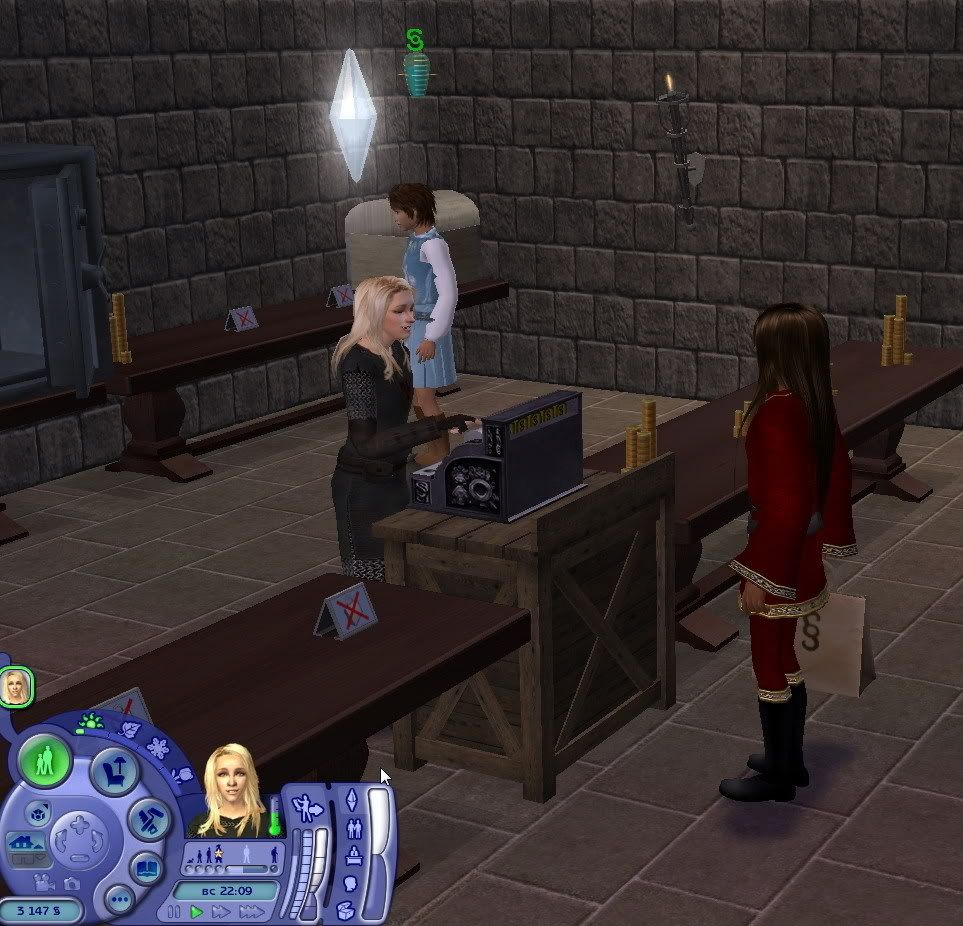This screenshot has width=963, height=926.
Task: Open the personality panel with head icon
Action: pyautogui.click(x=351, y=884)
